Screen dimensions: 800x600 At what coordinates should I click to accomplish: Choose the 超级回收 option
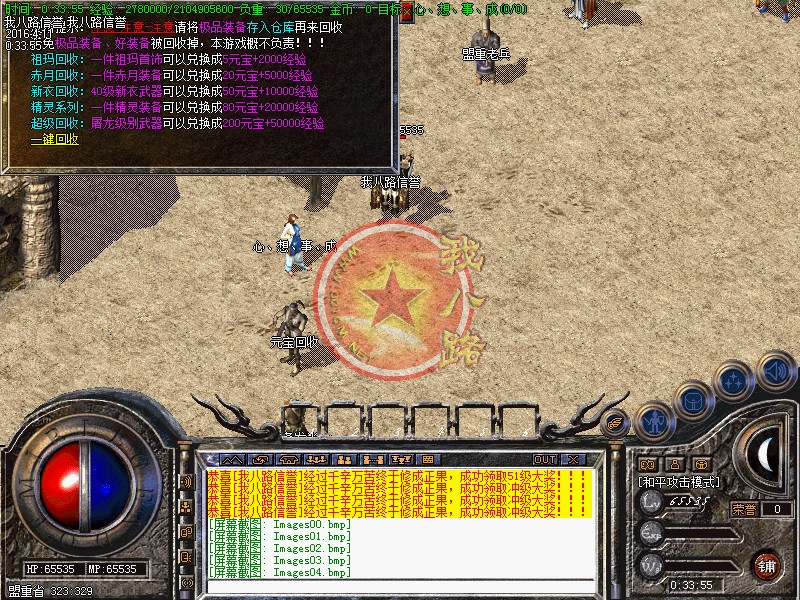pos(53,123)
